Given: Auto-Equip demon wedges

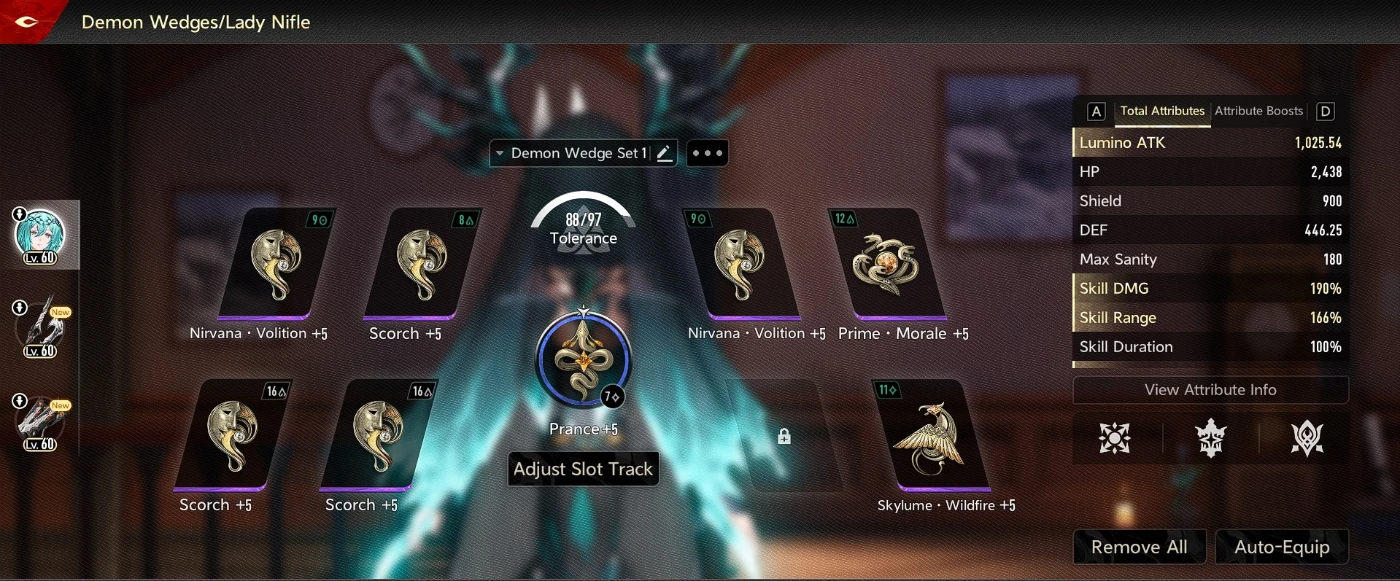Looking at the screenshot, I should pos(1282,547).
